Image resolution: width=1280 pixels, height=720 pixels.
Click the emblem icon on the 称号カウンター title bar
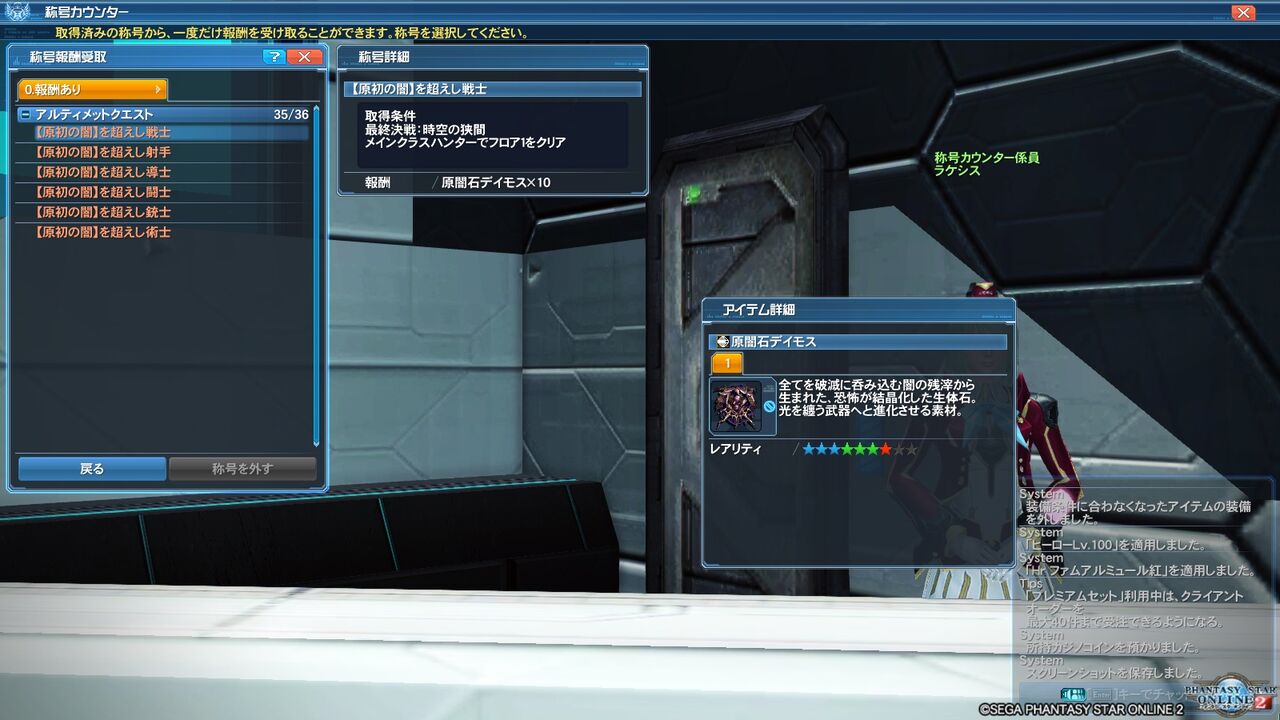(x=17, y=13)
